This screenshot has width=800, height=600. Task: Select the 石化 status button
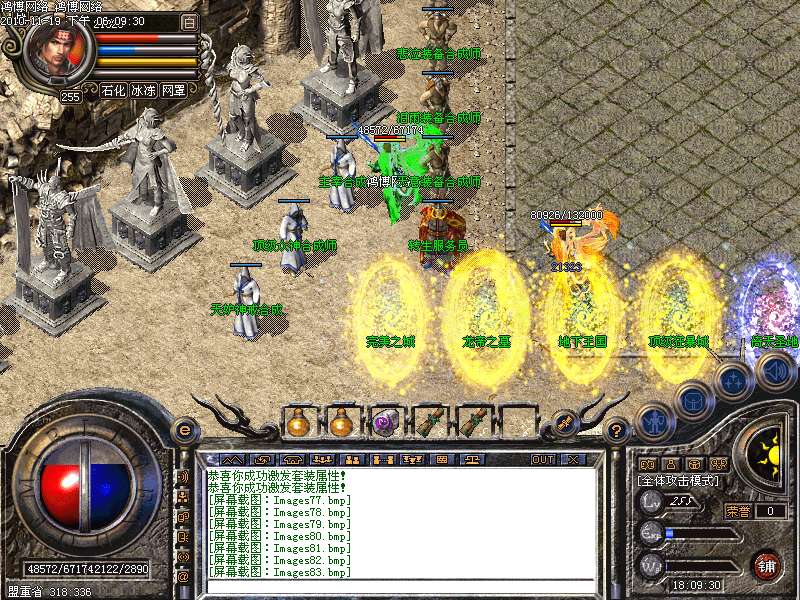(x=113, y=90)
